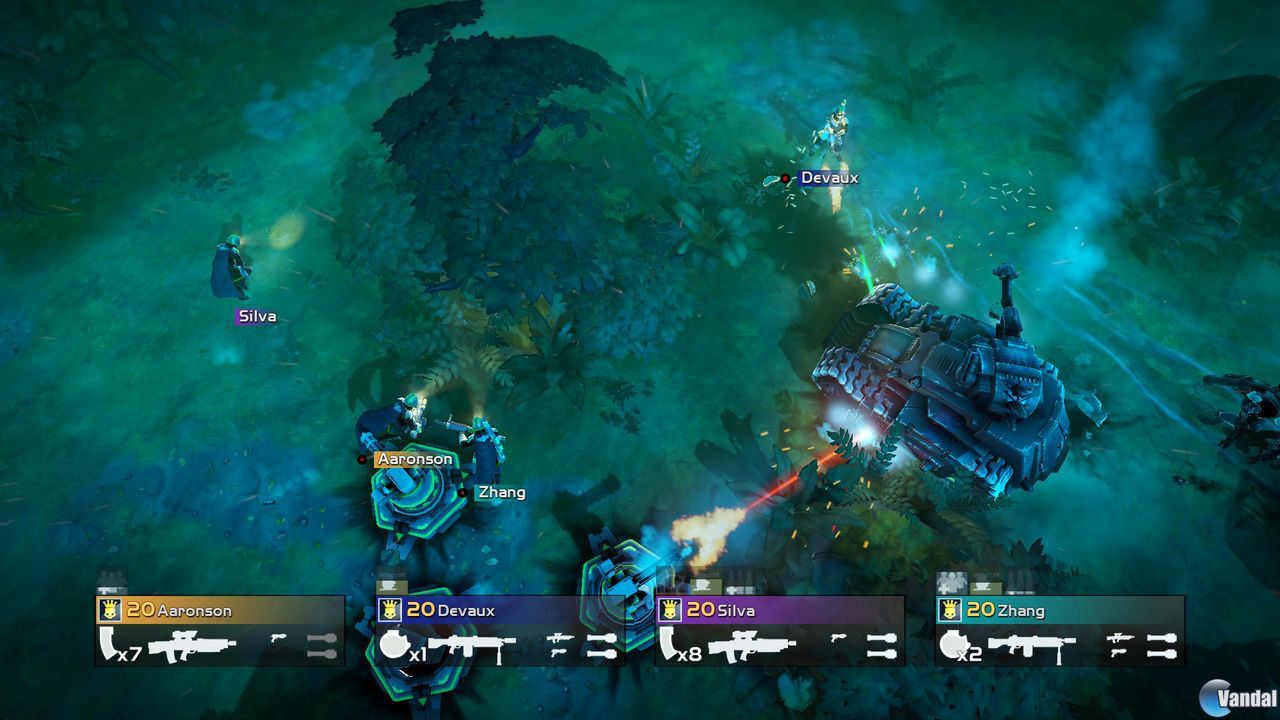The image size is (1280, 720).
Task: Select the Silva name tag on the battlefield
Action: (257, 316)
